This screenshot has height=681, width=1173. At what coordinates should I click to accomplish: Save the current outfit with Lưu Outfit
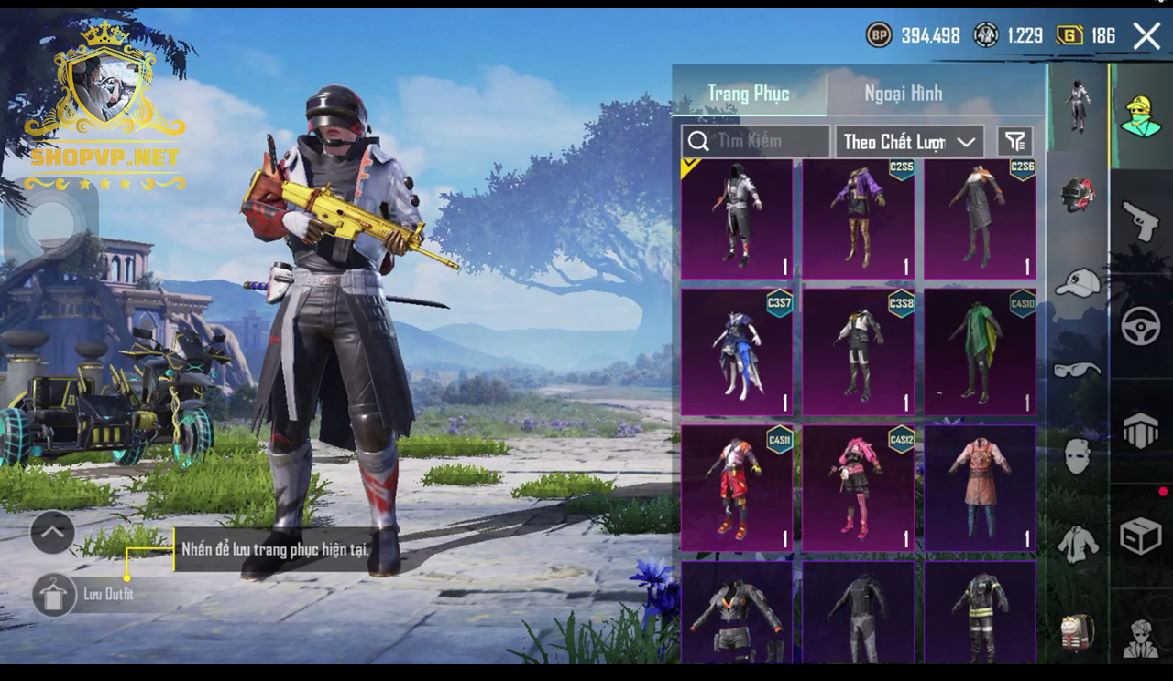coord(55,594)
